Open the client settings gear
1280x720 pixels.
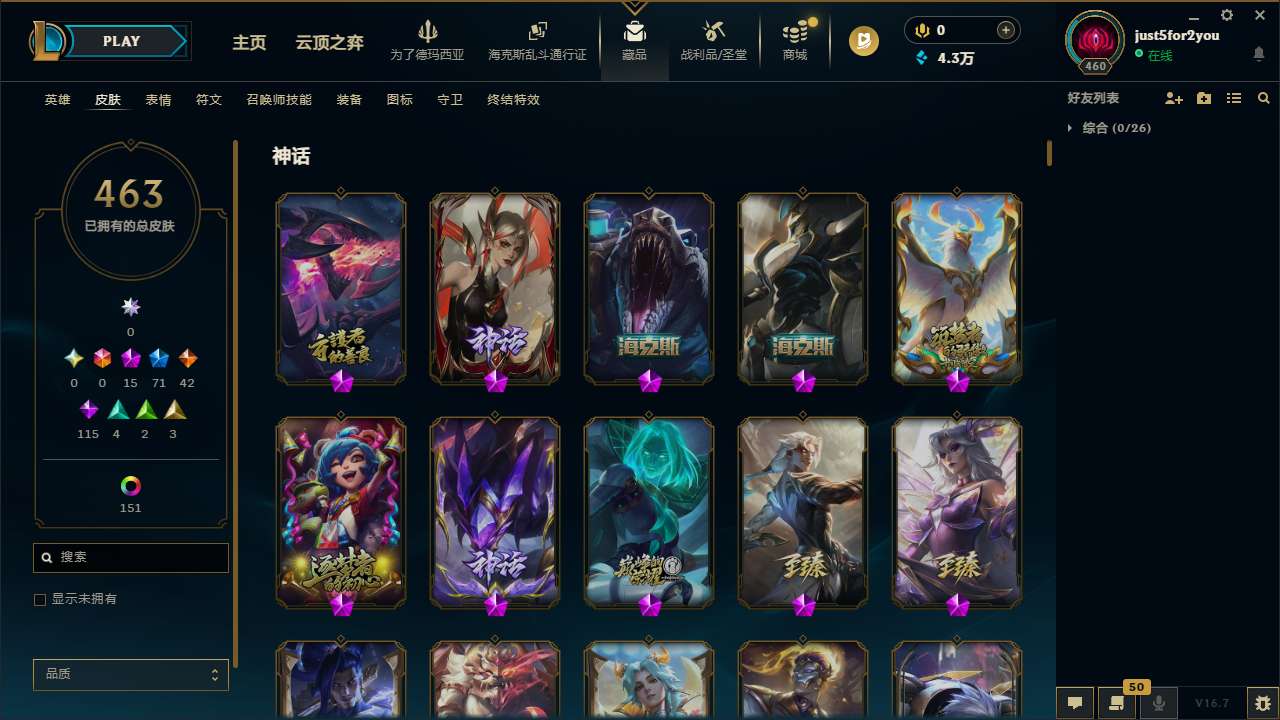(1226, 16)
